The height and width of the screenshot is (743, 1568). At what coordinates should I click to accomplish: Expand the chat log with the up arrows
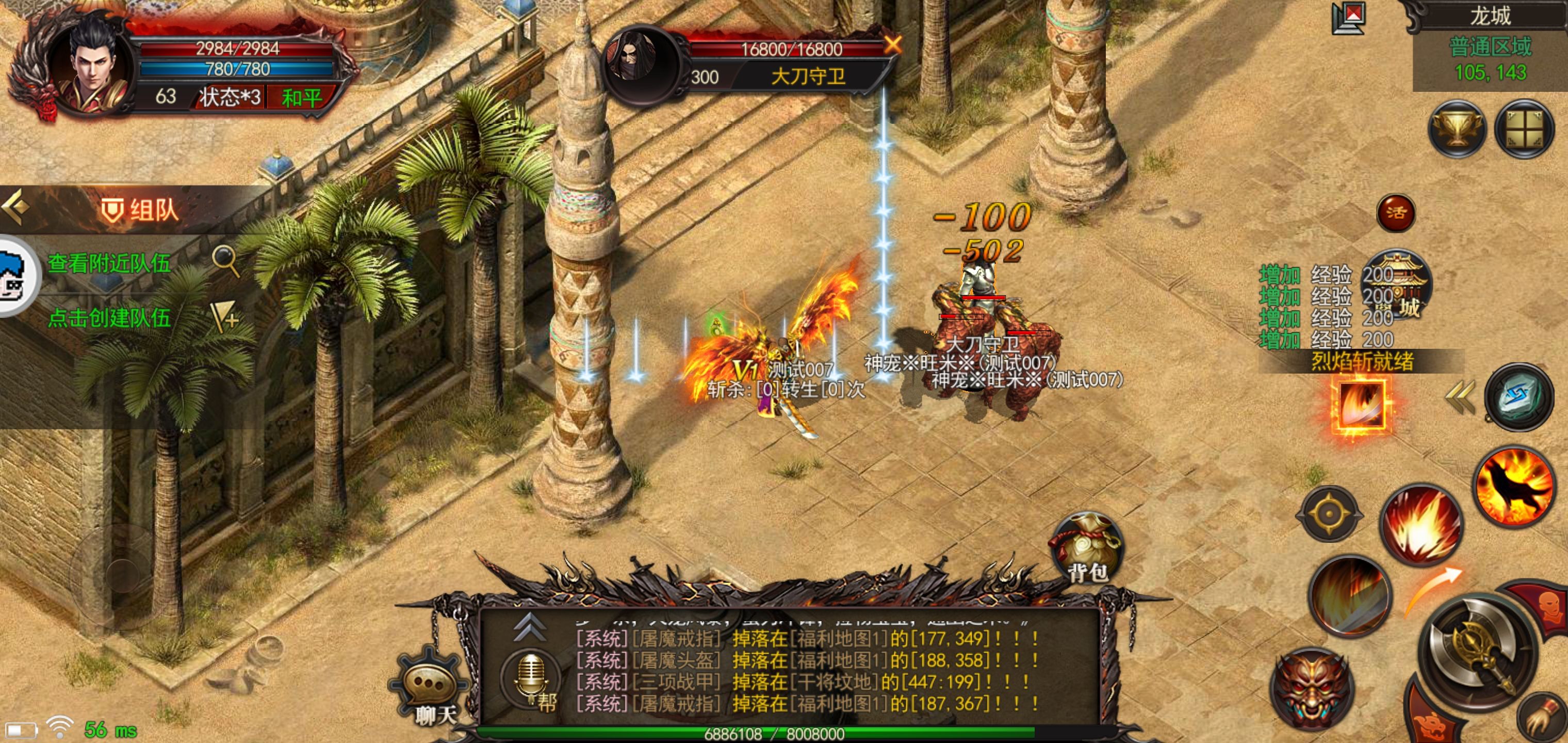pos(529,627)
